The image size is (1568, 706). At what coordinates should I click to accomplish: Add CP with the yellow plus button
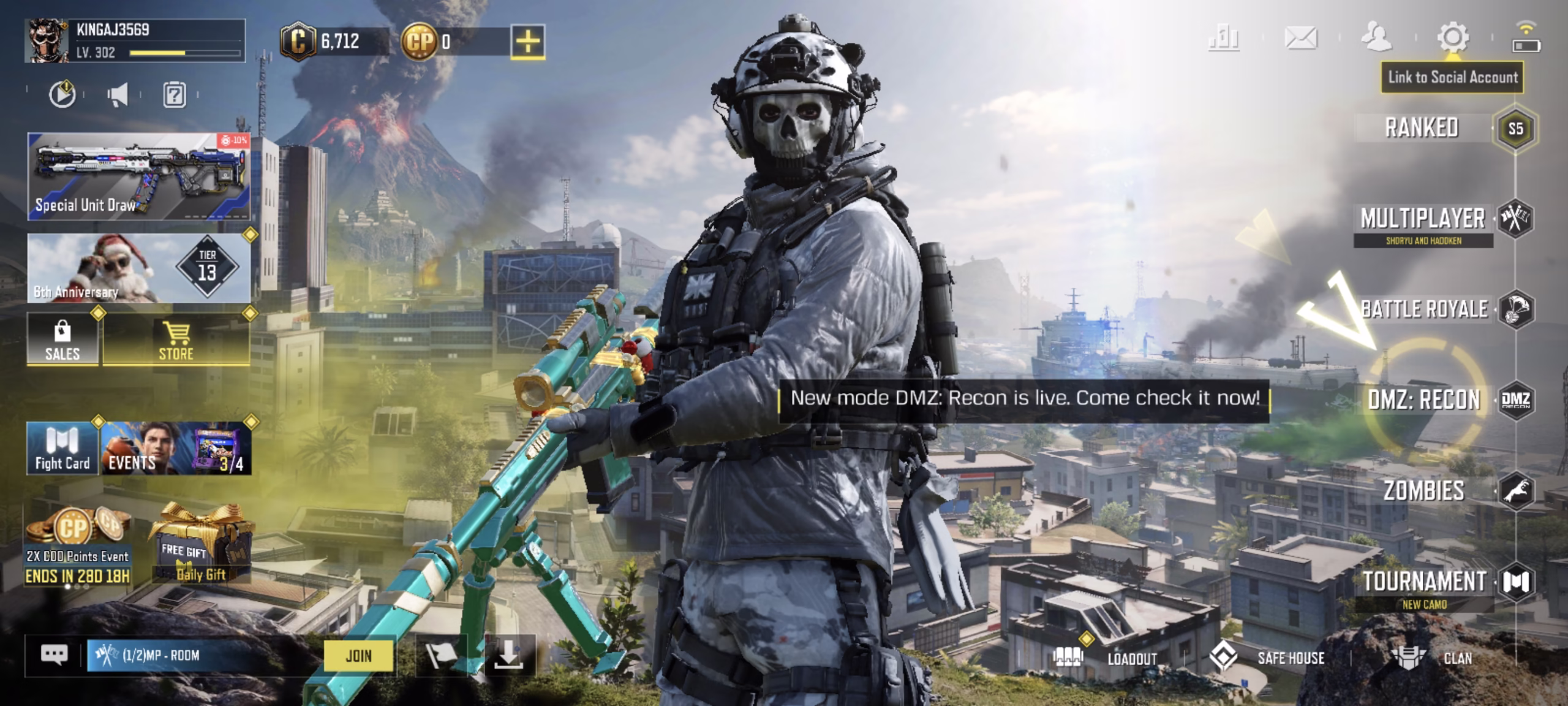527,42
